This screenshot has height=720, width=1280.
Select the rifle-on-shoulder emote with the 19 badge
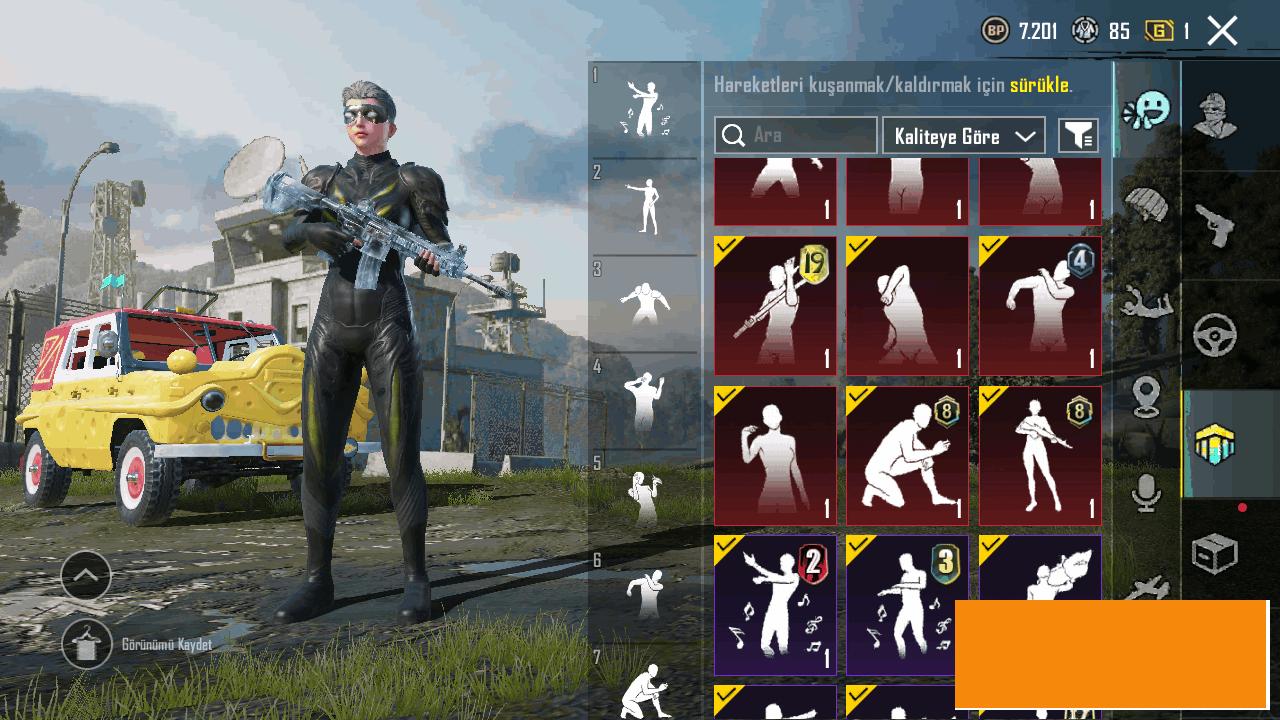[775, 305]
